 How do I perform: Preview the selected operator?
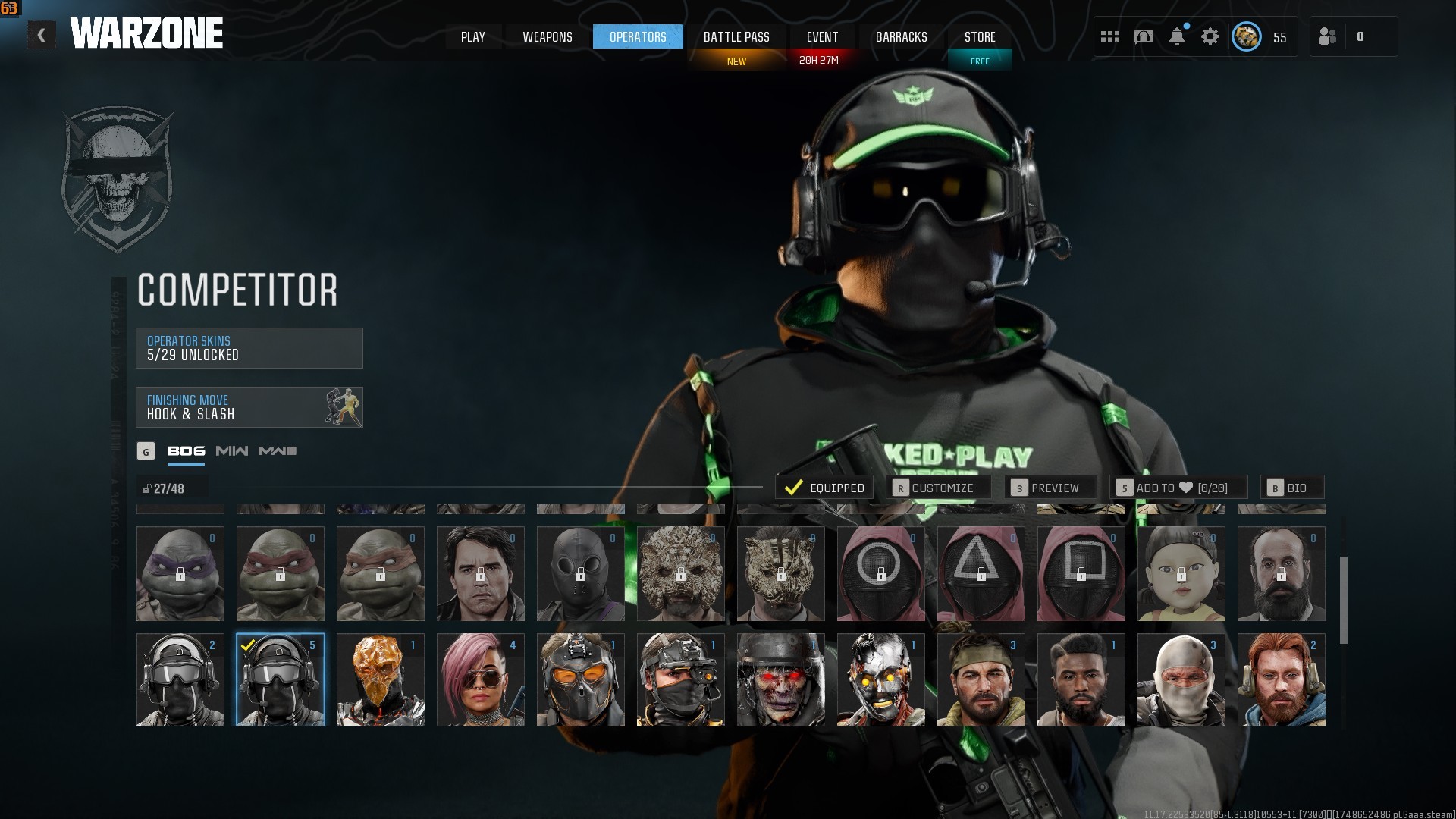pyautogui.click(x=1050, y=488)
